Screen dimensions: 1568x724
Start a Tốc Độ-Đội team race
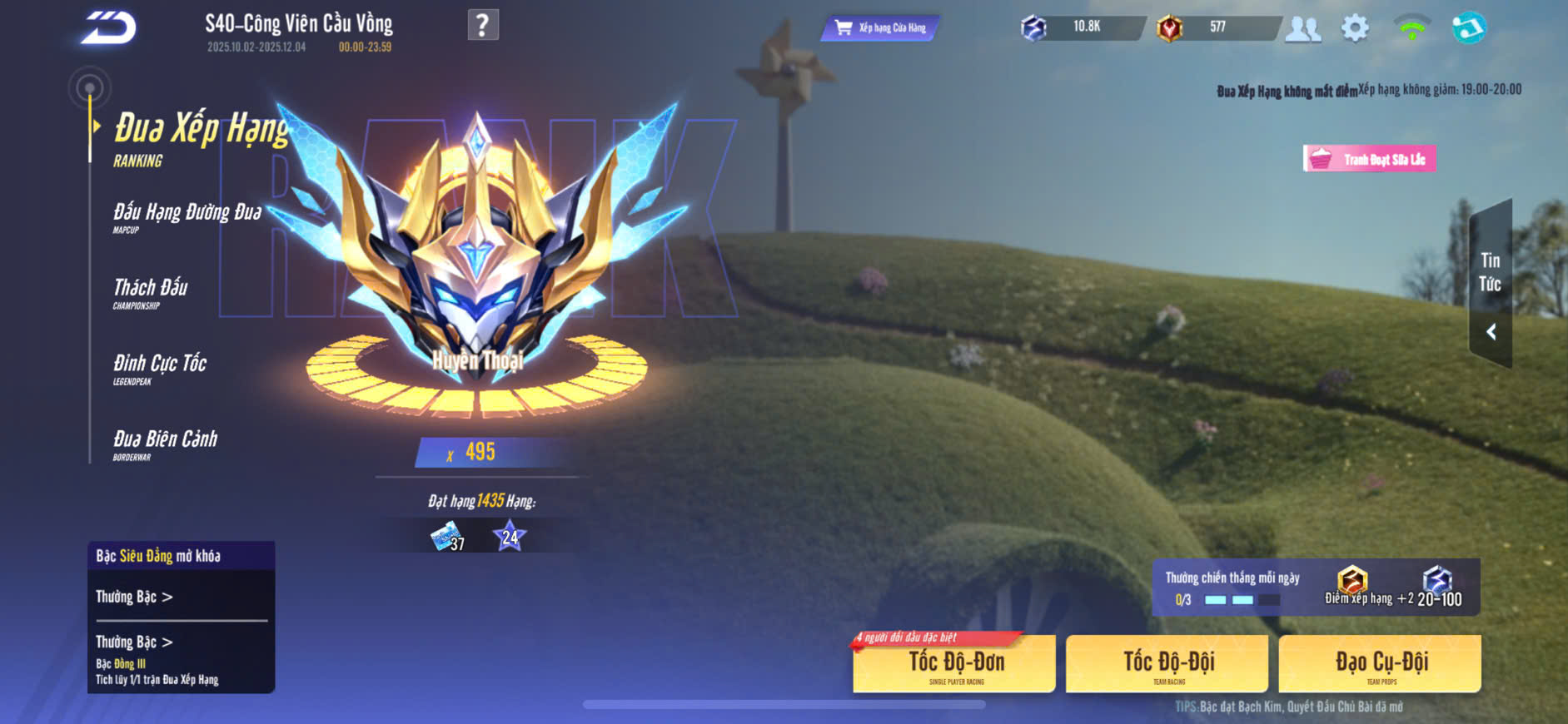pos(1167,664)
